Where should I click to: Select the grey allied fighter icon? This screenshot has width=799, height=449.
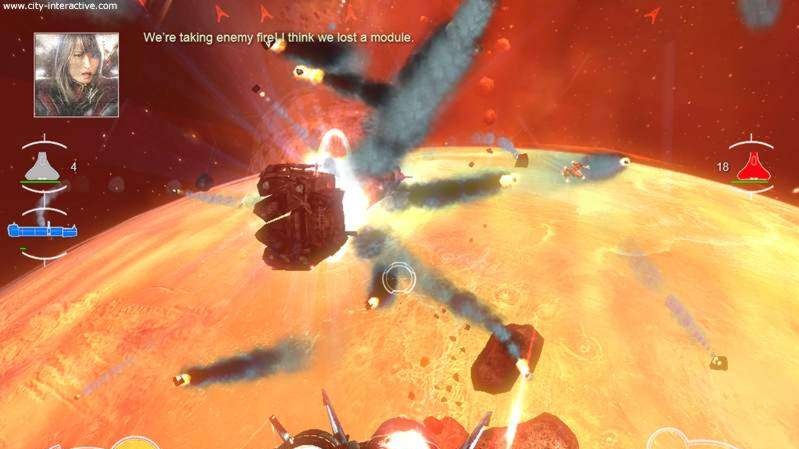[46, 167]
